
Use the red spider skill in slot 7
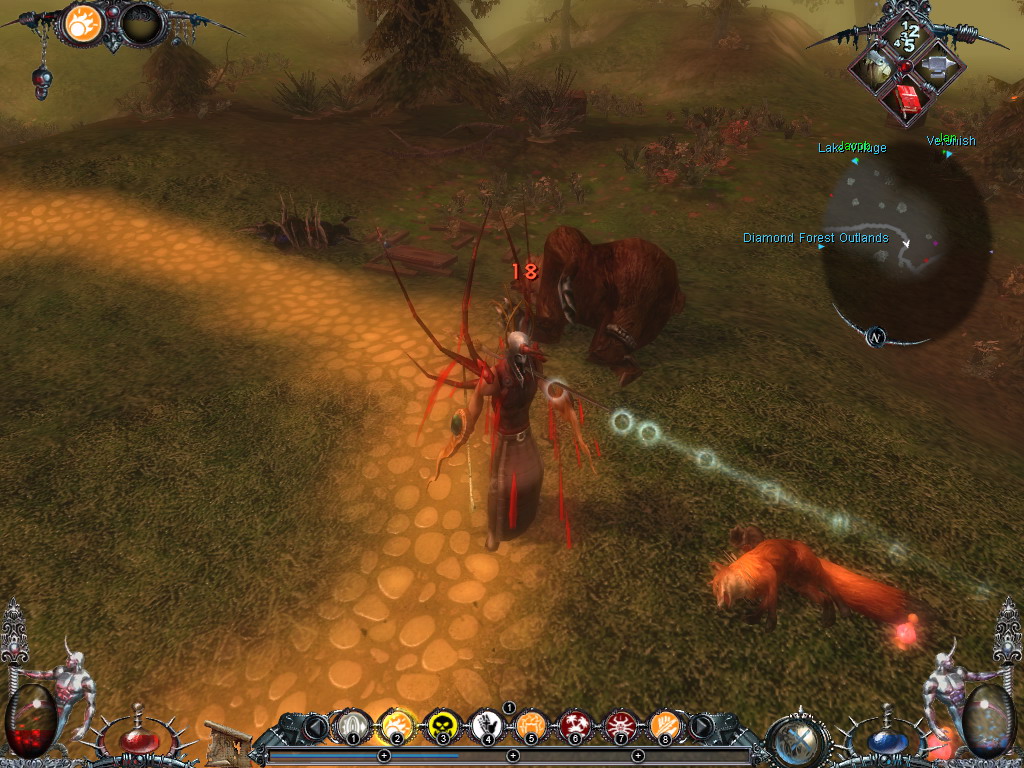(620, 724)
